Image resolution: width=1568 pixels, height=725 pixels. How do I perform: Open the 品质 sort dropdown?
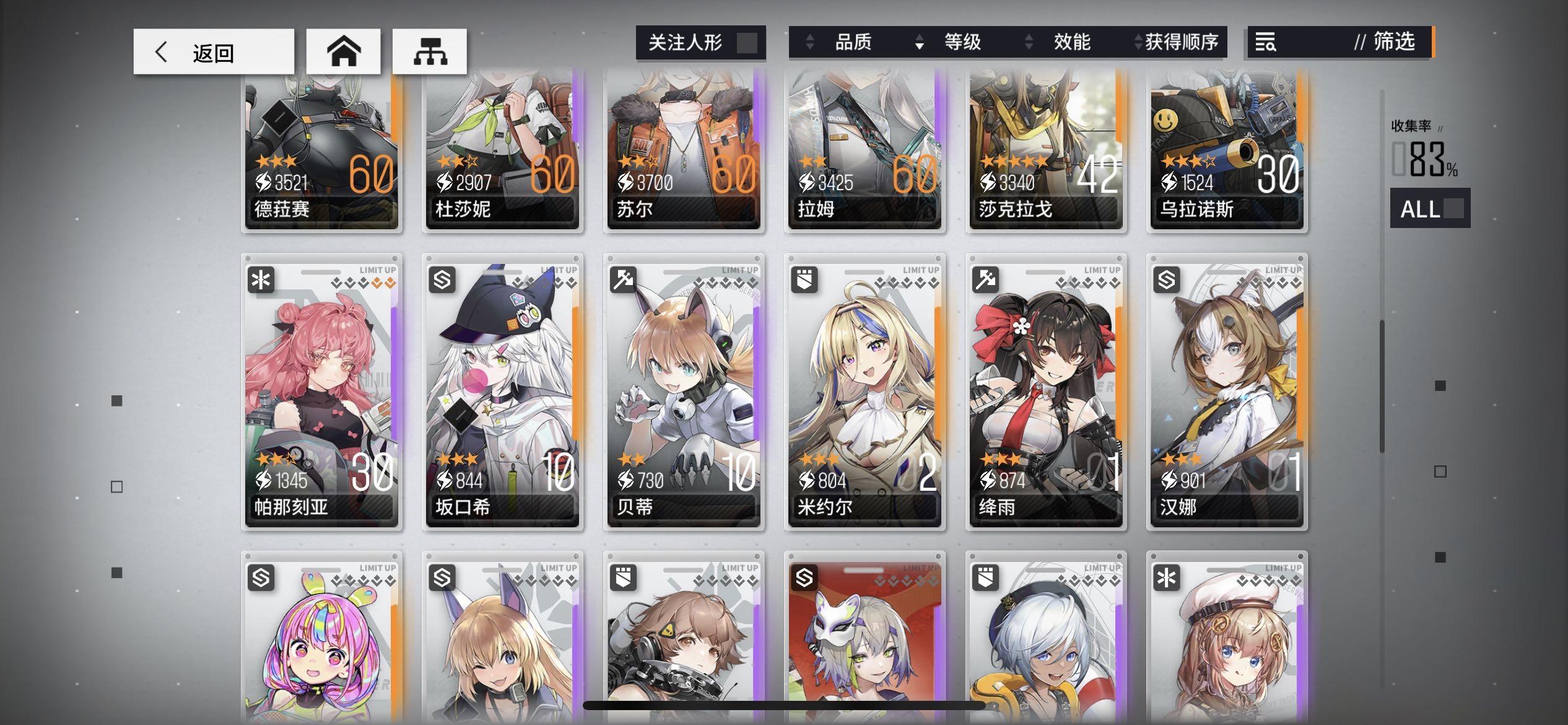pyautogui.click(x=855, y=42)
